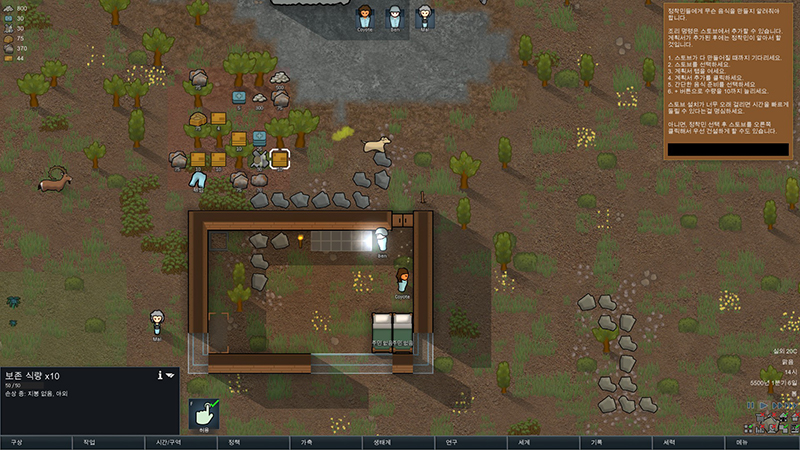The width and height of the screenshot is (800, 450).
Task: Open the 연구 (Research) tab
Action: [x=452, y=441]
